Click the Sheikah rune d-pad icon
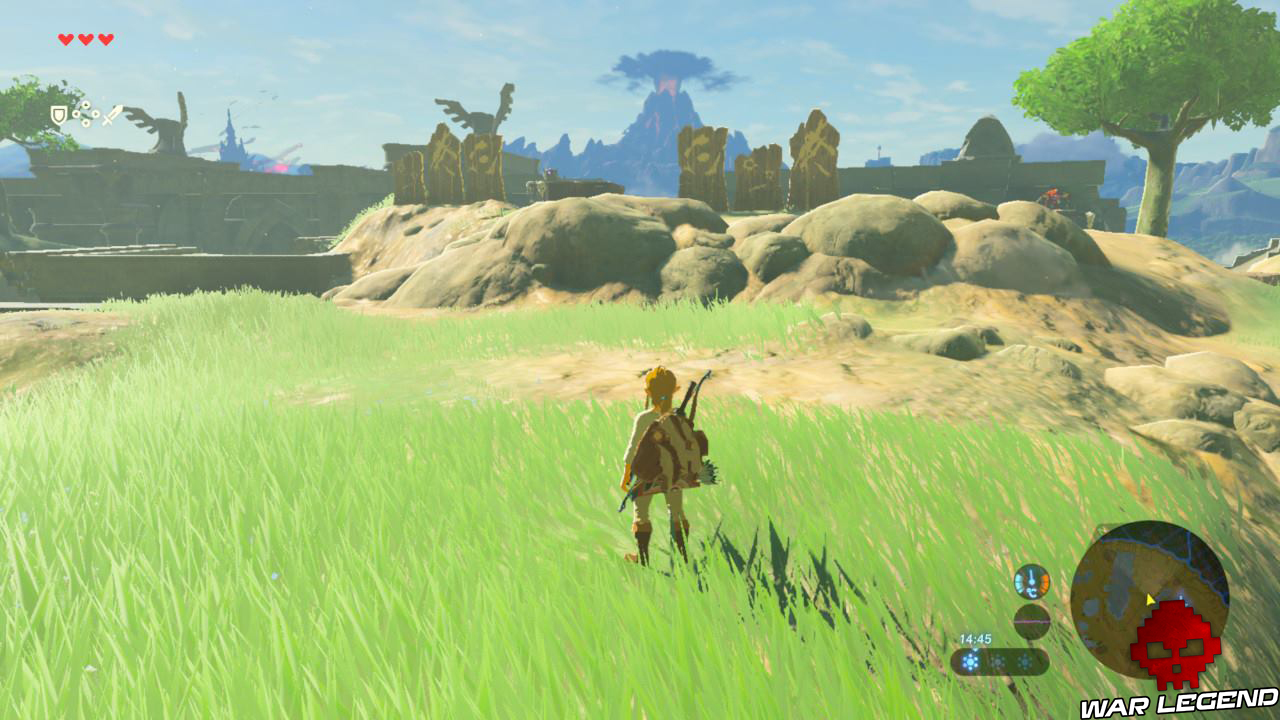This screenshot has height=720, width=1280. point(86,113)
